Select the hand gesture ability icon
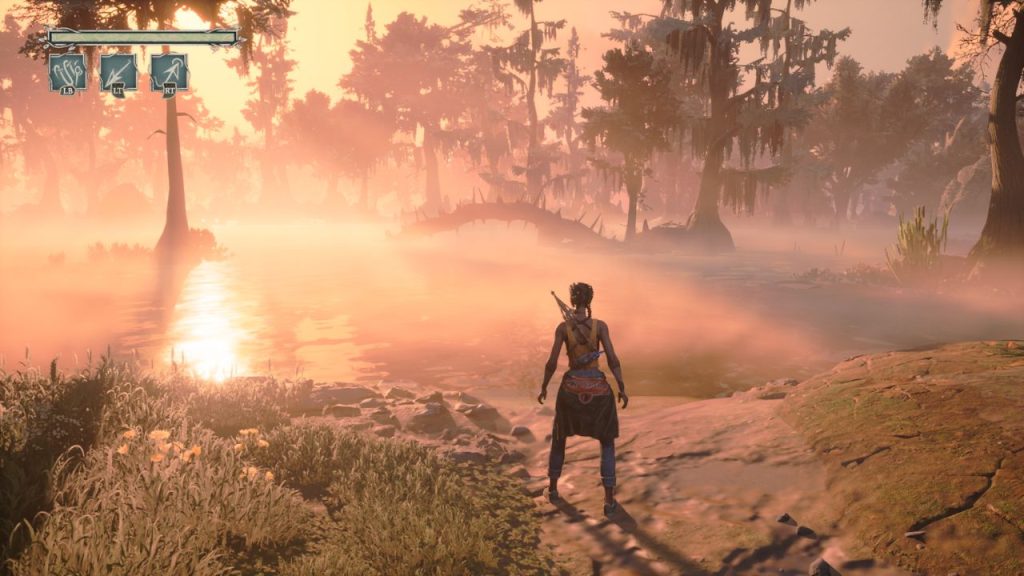The width and height of the screenshot is (1024, 576). [x=68, y=72]
